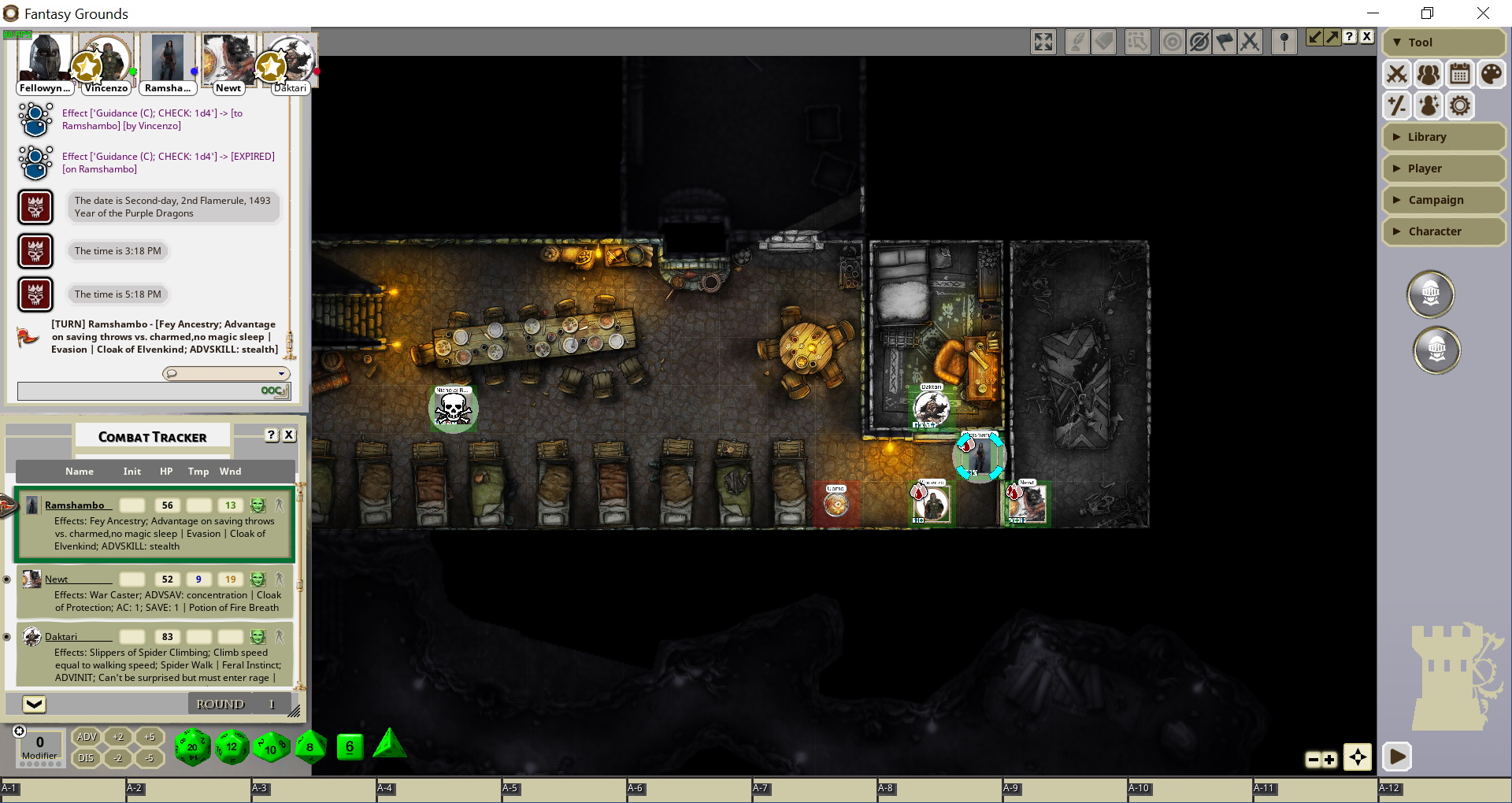
Task: Select Ramshambo in the combat tracker
Action: point(74,505)
